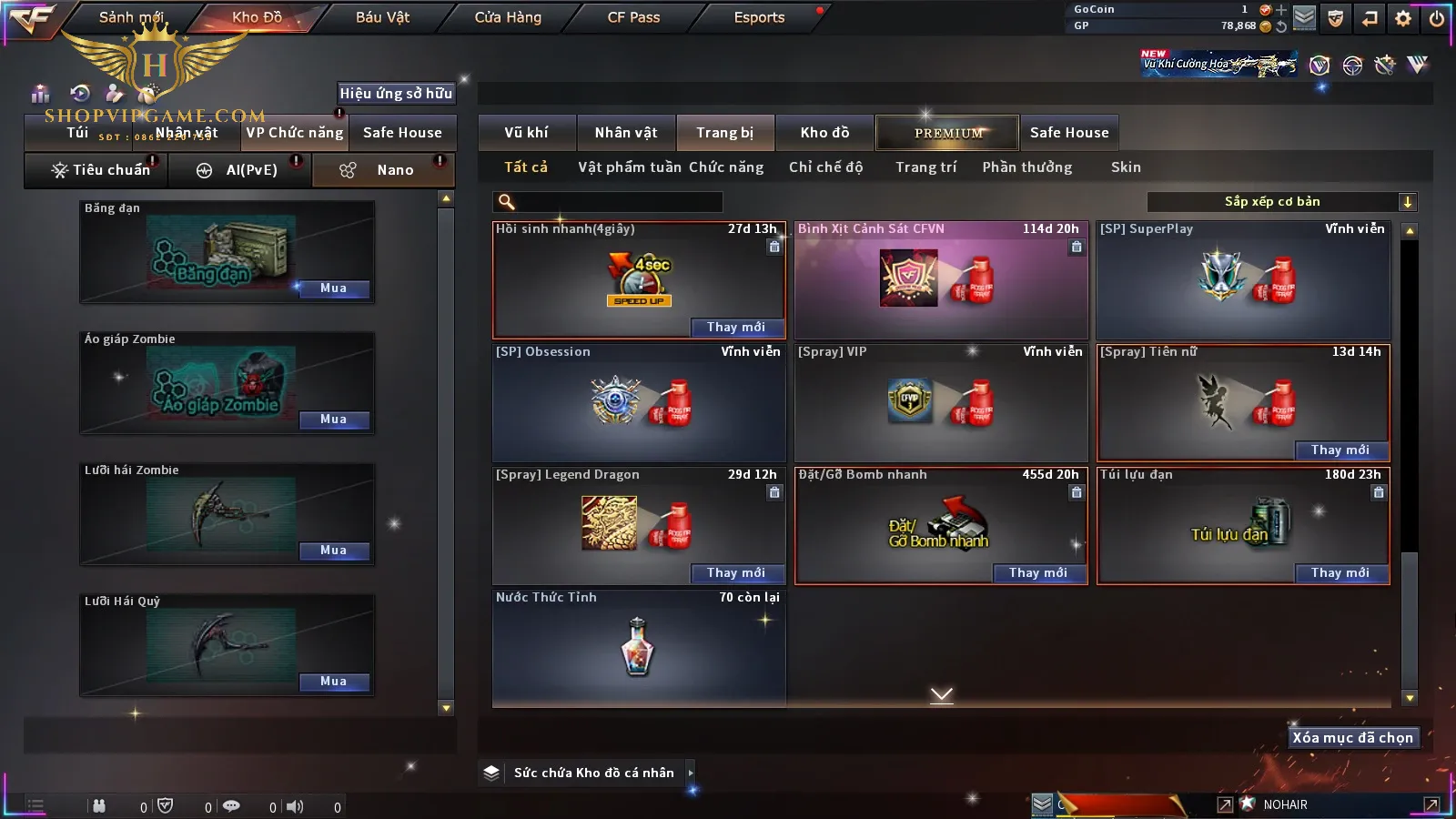Click the power exit icon
This screenshot has height=819, width=1456.
tap(1437, 18)
